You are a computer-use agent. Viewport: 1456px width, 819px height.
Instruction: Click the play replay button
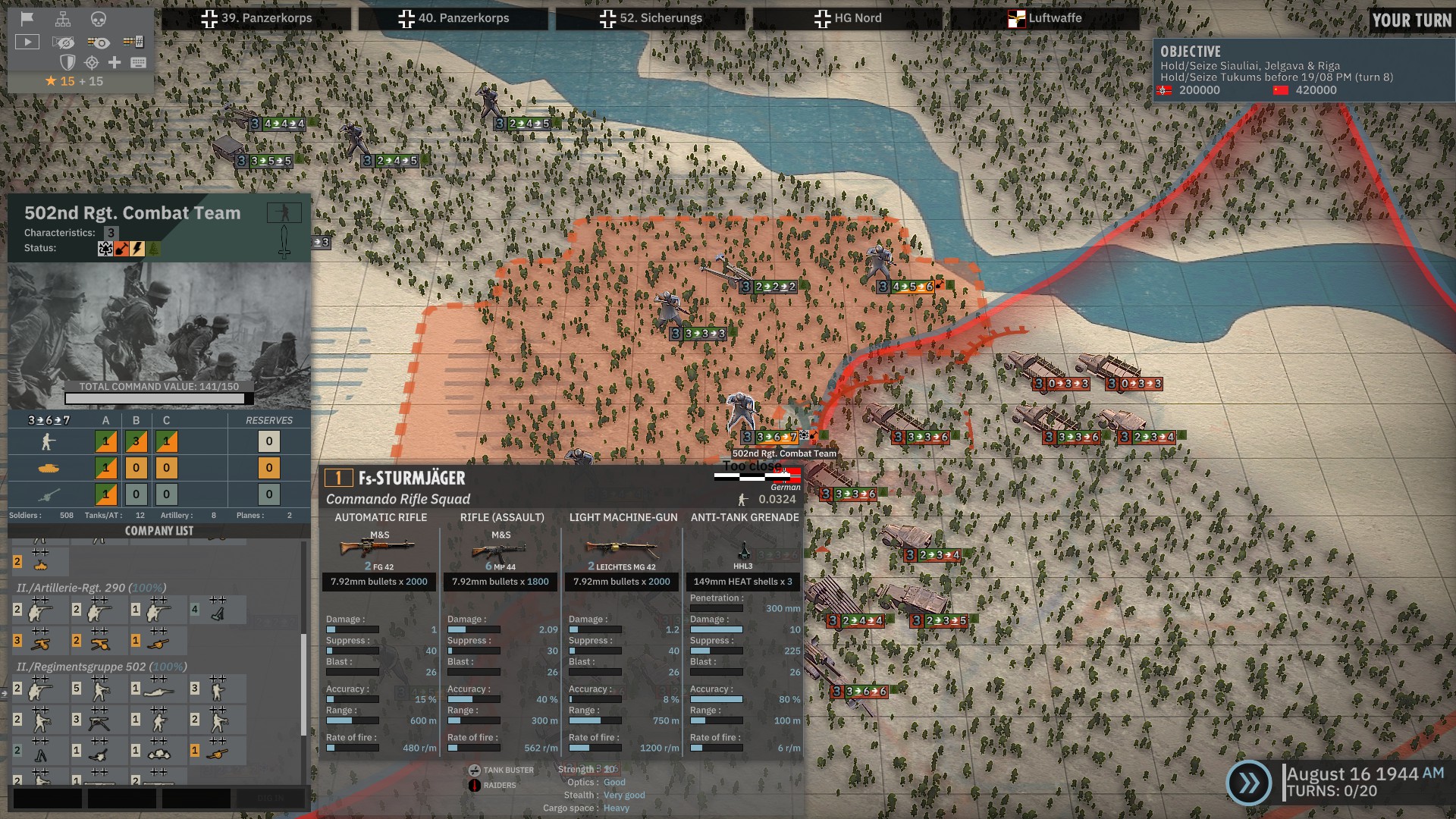click(27, 42)
